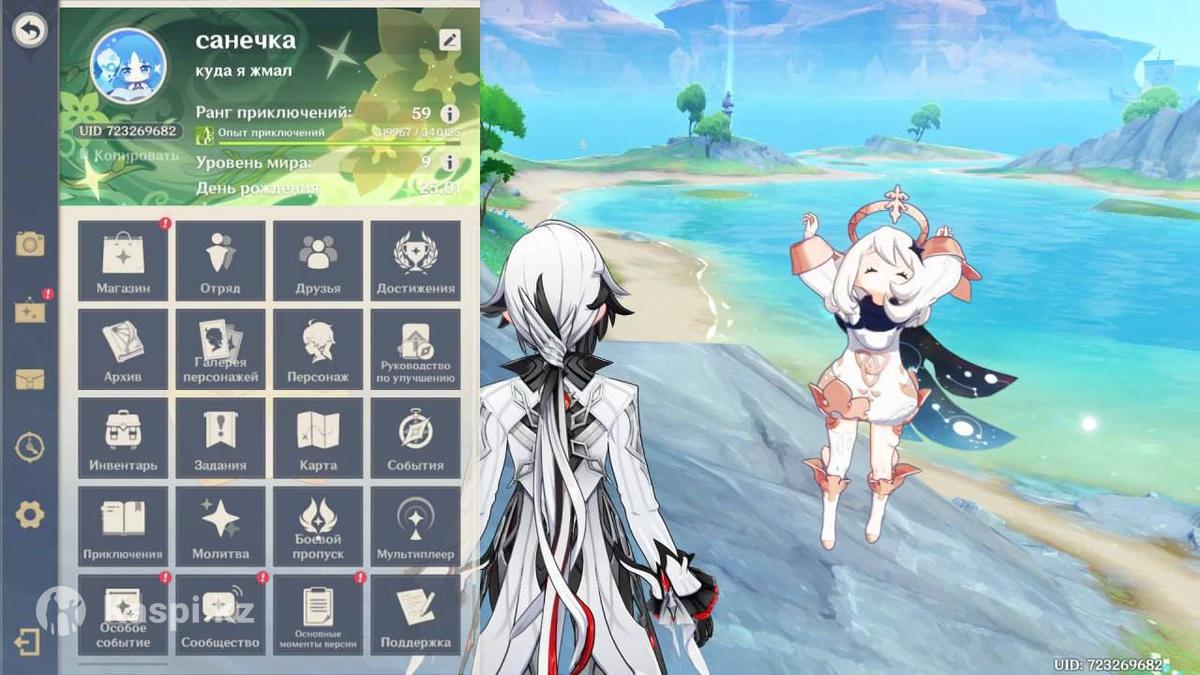Edit profile with the pencil icon
Image resolution: width=1200 pixels, height=675 pixels.
(x=450, y=40)
